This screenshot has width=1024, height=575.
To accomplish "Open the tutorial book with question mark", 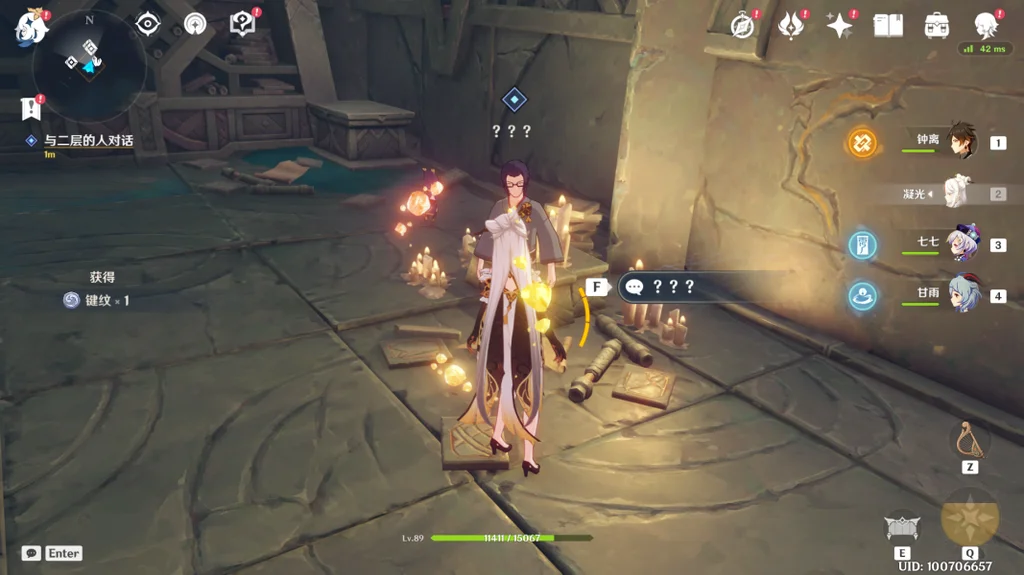I will click(242, 23).
